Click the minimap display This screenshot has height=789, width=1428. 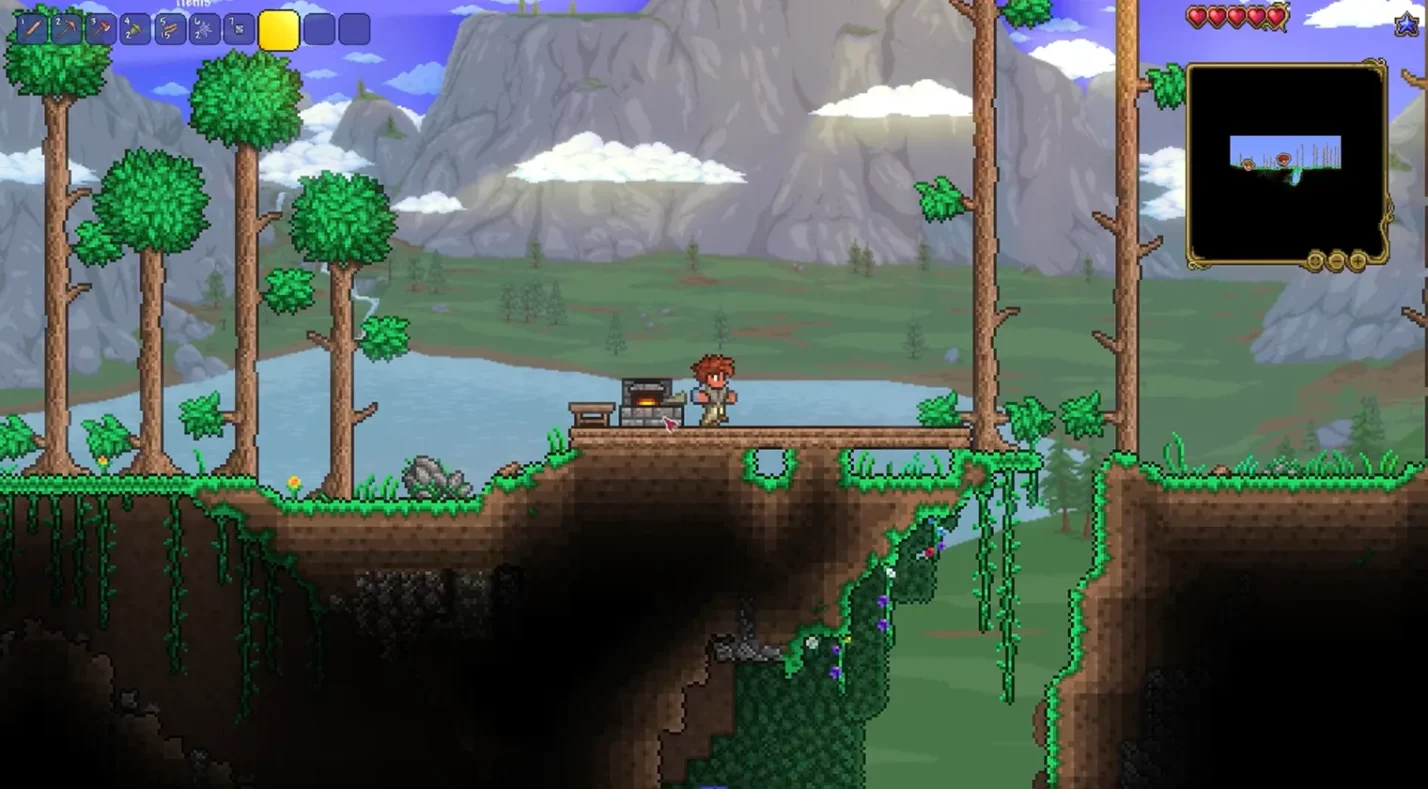1286,162
